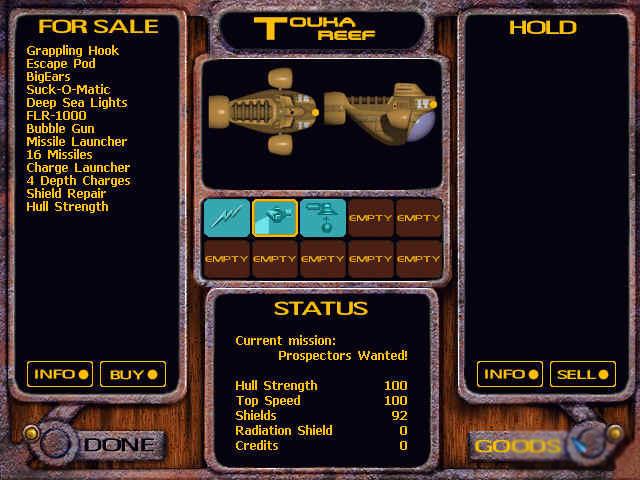Select Hull Strength upgrade
Viewport: 640px width, 480px height.
(67, 207)
